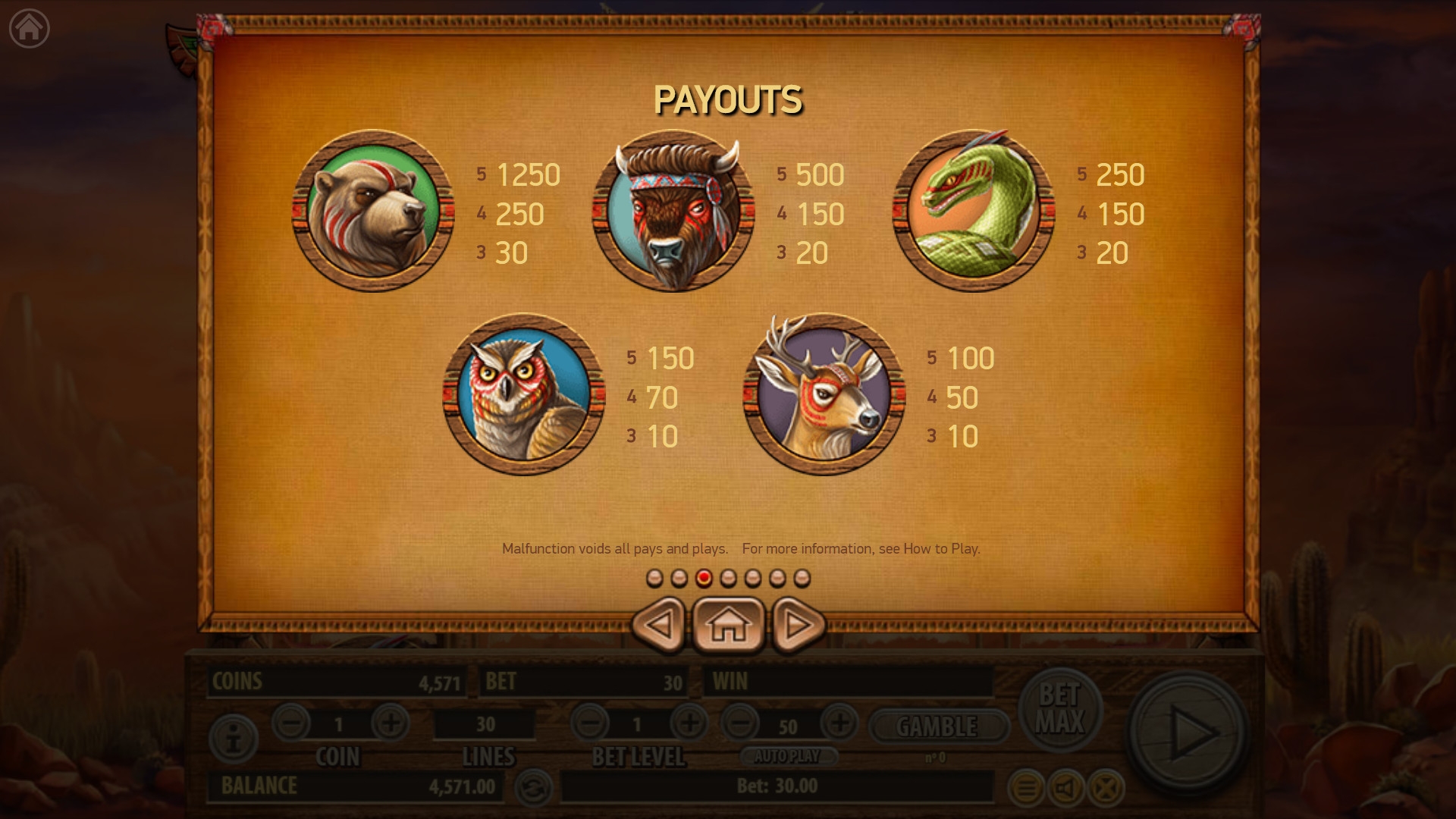Lower the bet level
The image size is (1456, 819).
(x=590, y=723)
